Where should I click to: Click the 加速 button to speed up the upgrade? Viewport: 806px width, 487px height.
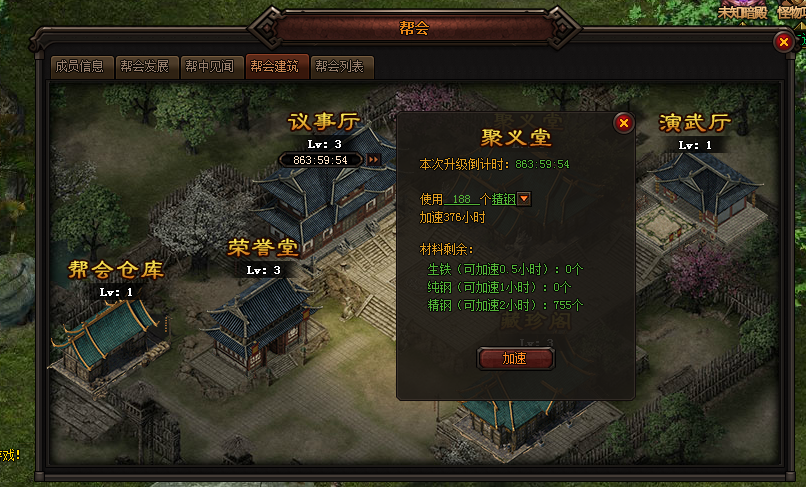[515, 357]
